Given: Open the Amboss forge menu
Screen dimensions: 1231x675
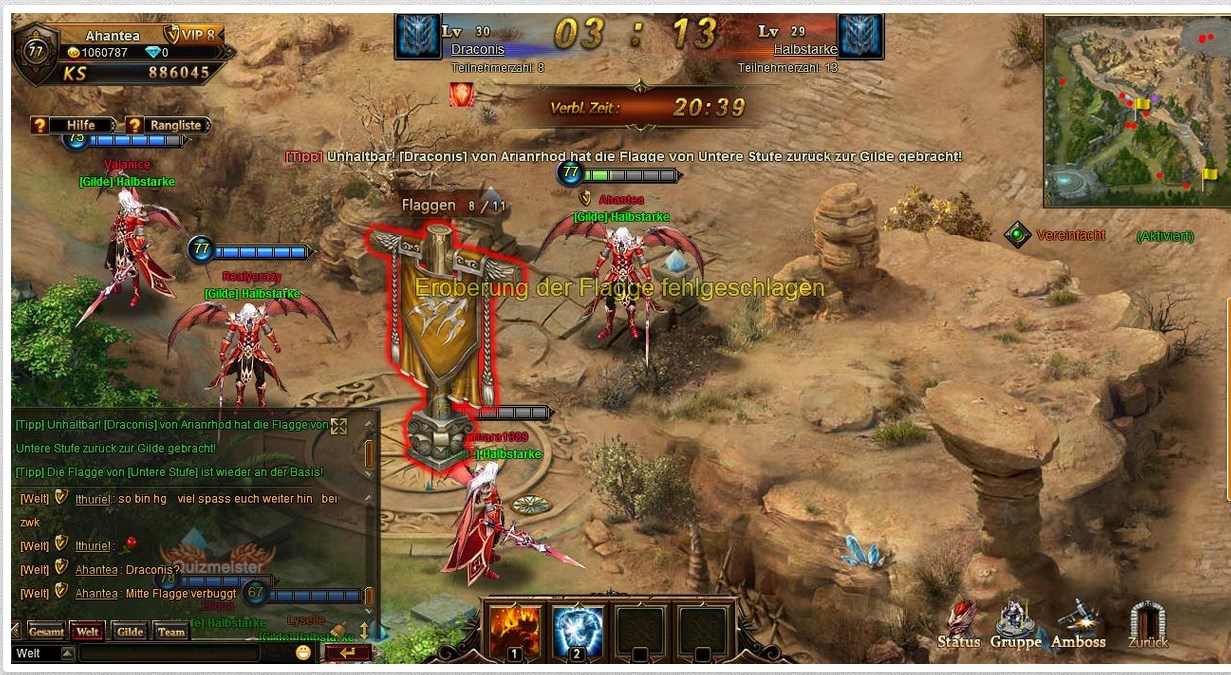Looking at the screenshot, I should point(1078,625).
